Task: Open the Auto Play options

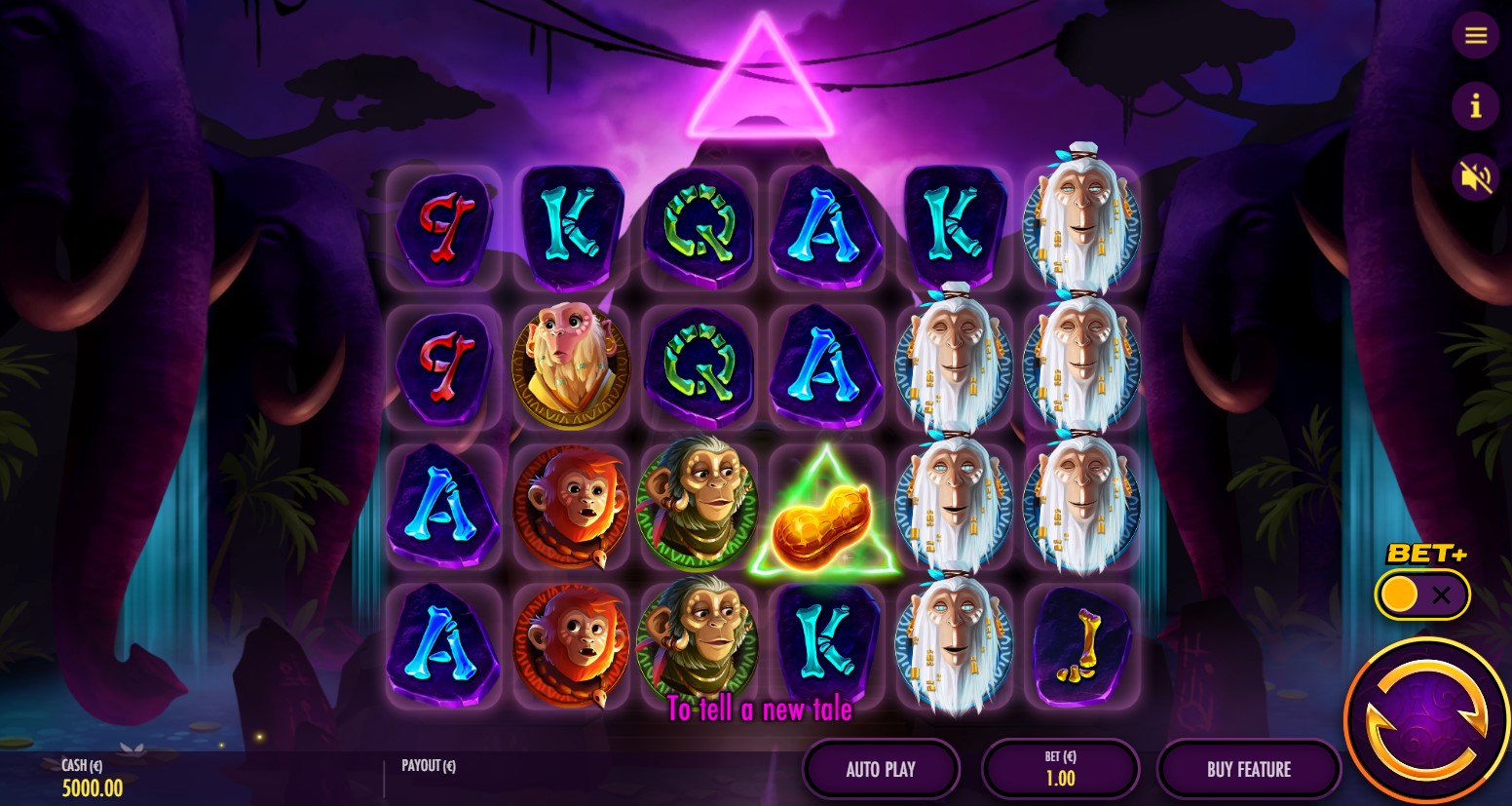Action: coord(881,769)
